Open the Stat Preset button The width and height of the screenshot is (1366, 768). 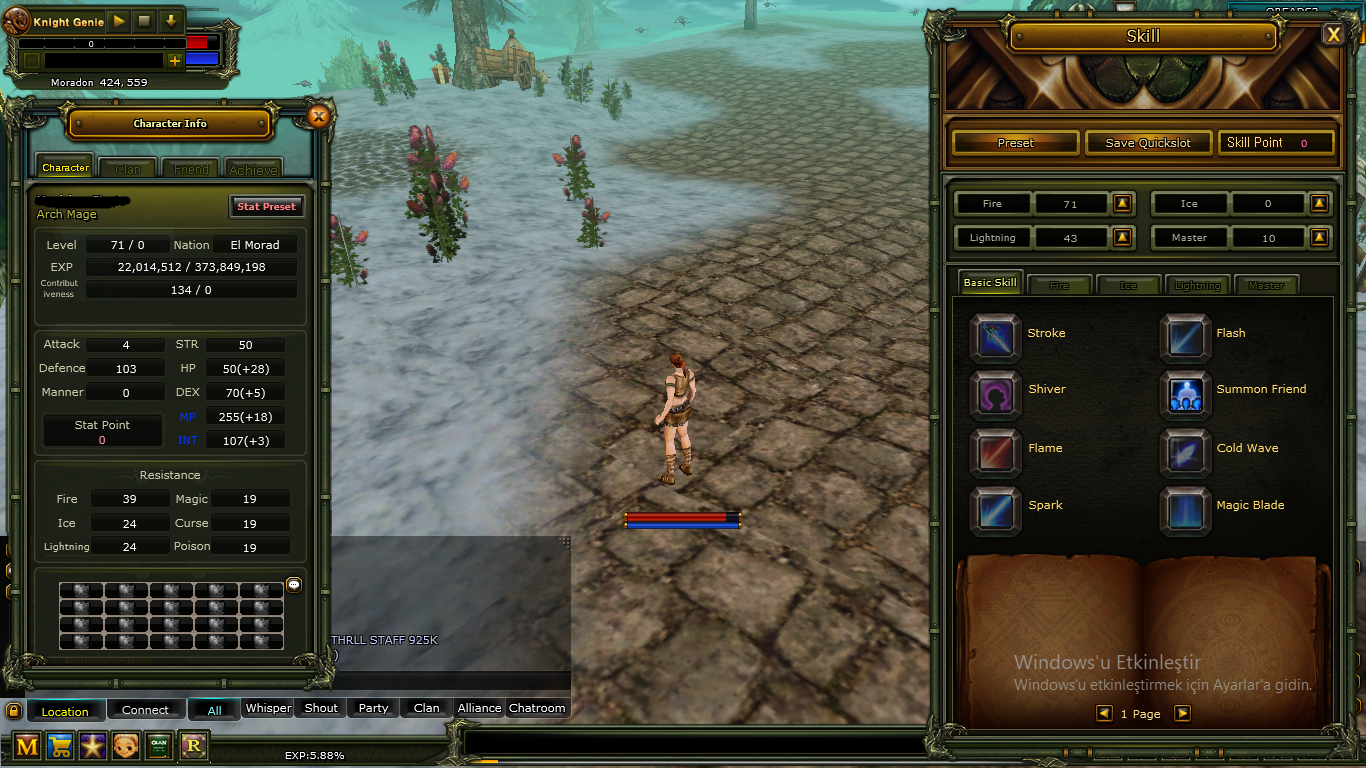tap(267, 206)
